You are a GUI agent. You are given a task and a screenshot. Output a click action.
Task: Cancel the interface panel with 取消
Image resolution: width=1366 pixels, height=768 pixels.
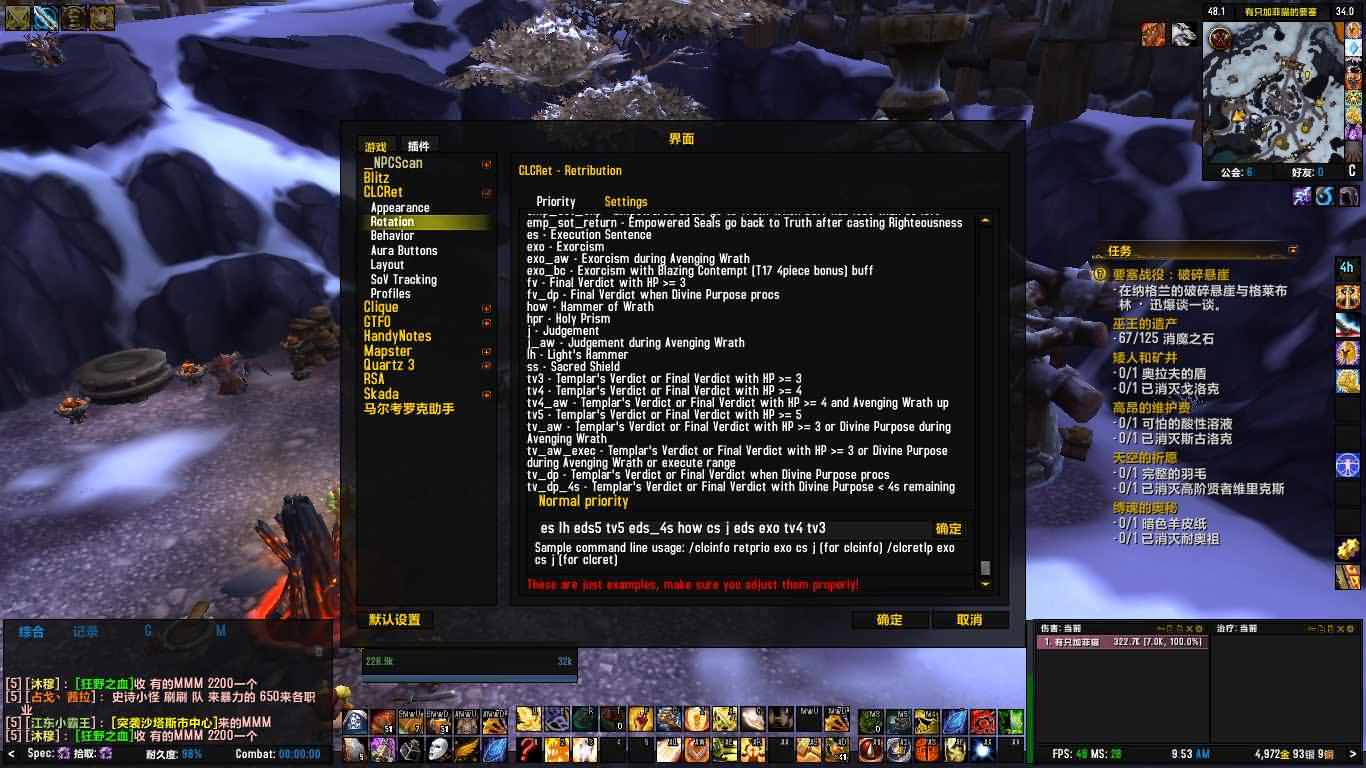click(x=969, y=620)
